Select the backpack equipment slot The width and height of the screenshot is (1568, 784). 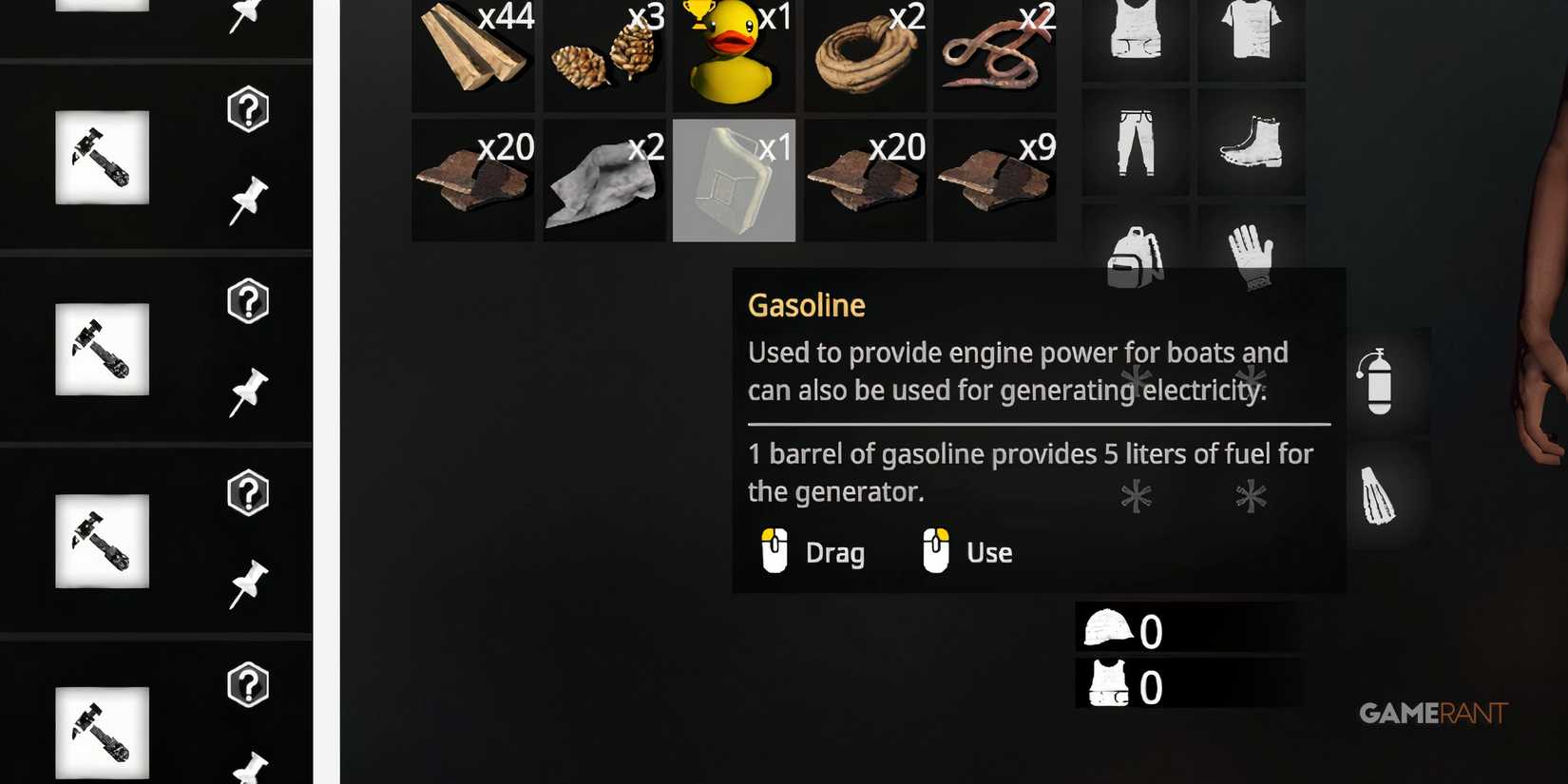1135,257
